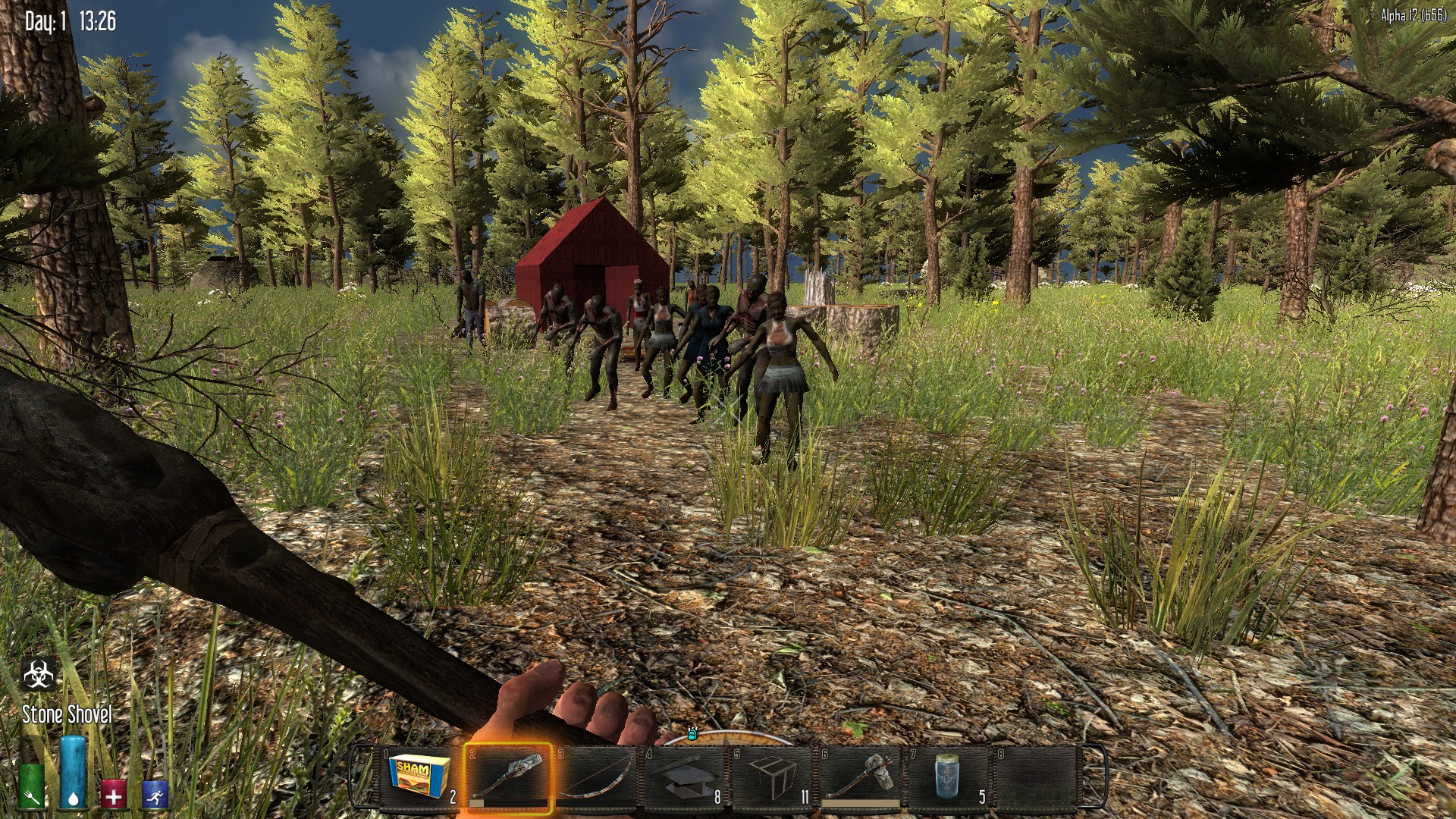Choose the highlighted stone shovel slot
1456x819 pixels.
[x=508, y=777]
